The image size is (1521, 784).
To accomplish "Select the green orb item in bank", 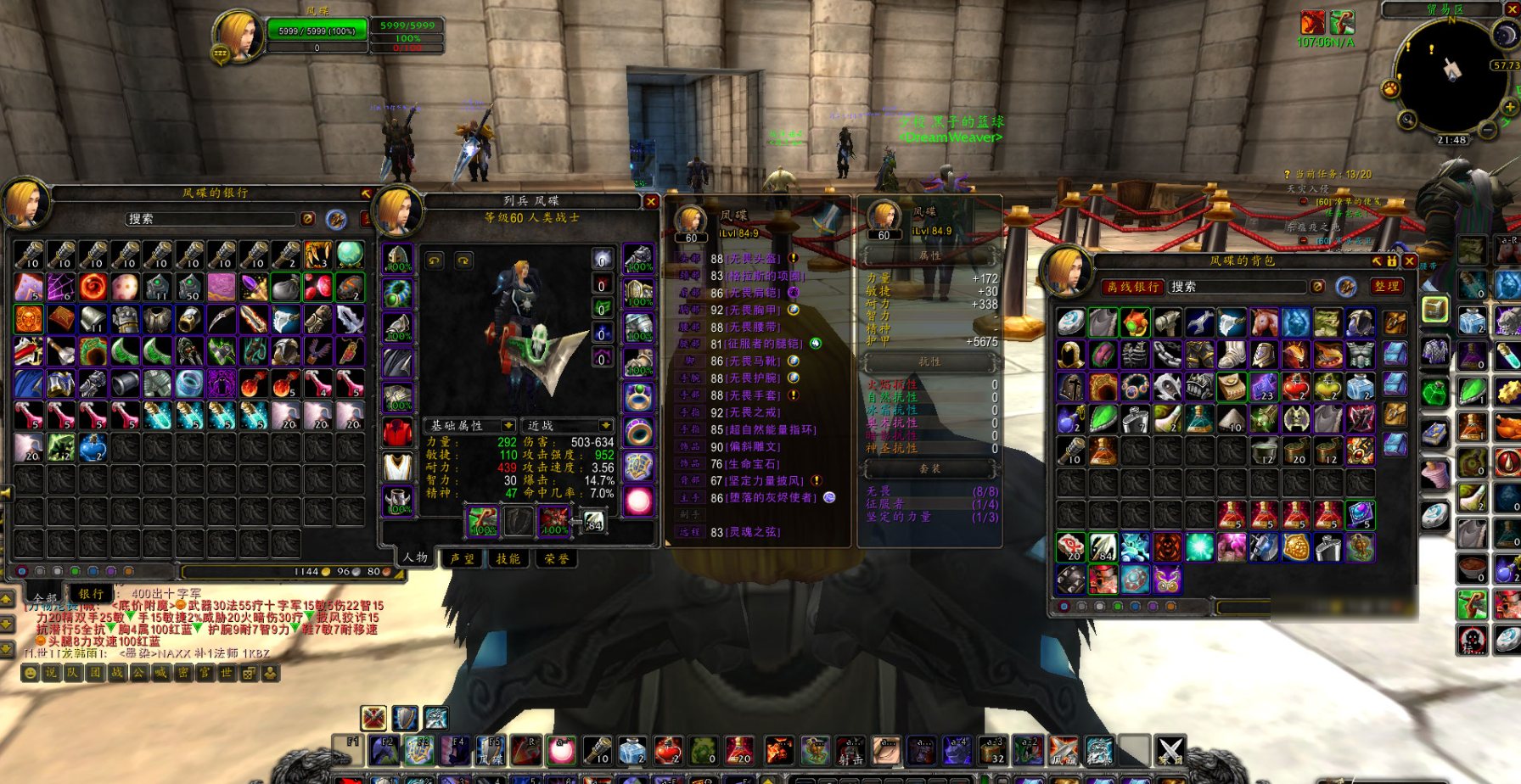I will pyautogui.click(x=350, y=254).
